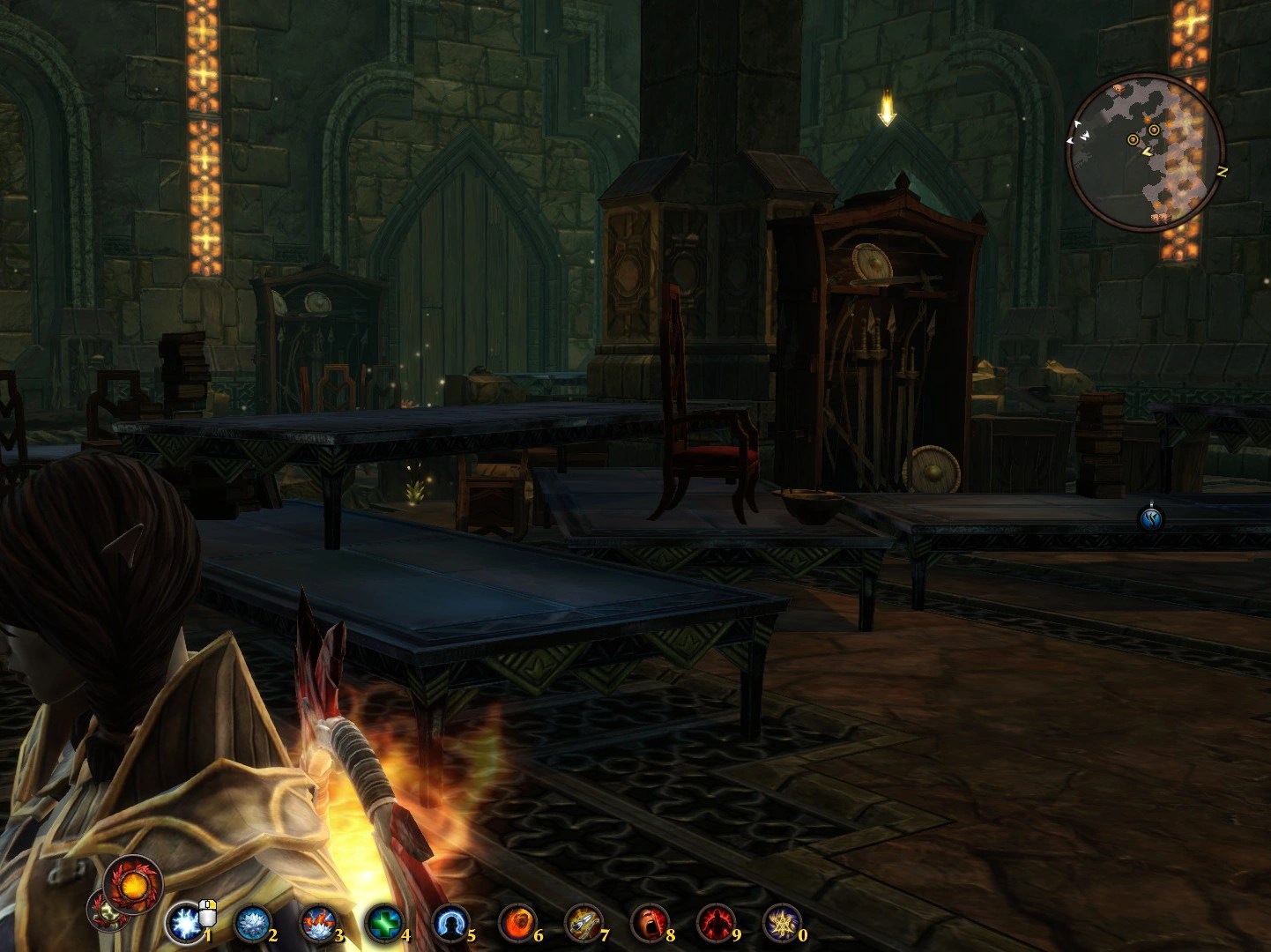Select the green cross healing ability

coord(384,924)
